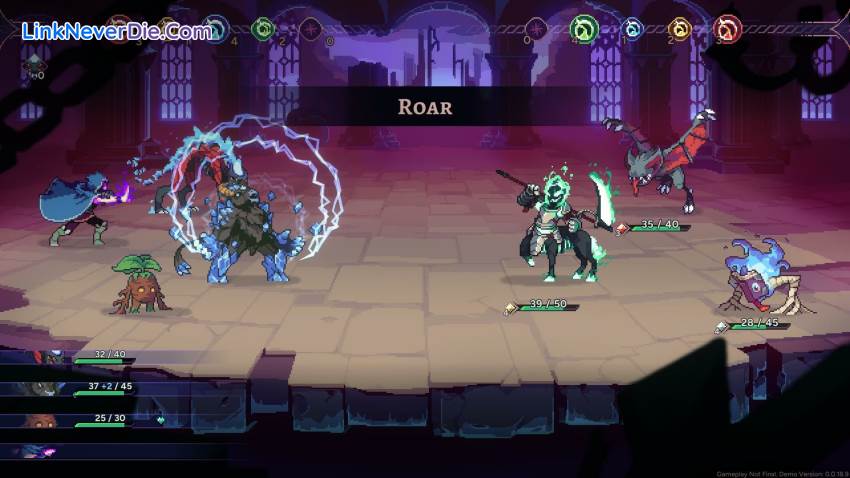
Task: Select the grey wolf portrait with 37+2/45 health
Action: point(45,389)
